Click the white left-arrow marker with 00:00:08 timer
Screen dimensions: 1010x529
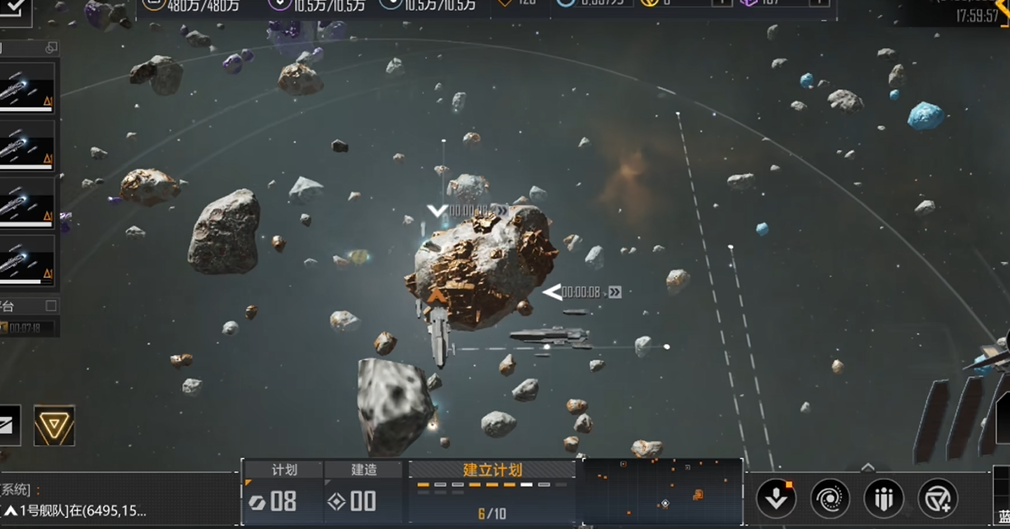[552, 292]
